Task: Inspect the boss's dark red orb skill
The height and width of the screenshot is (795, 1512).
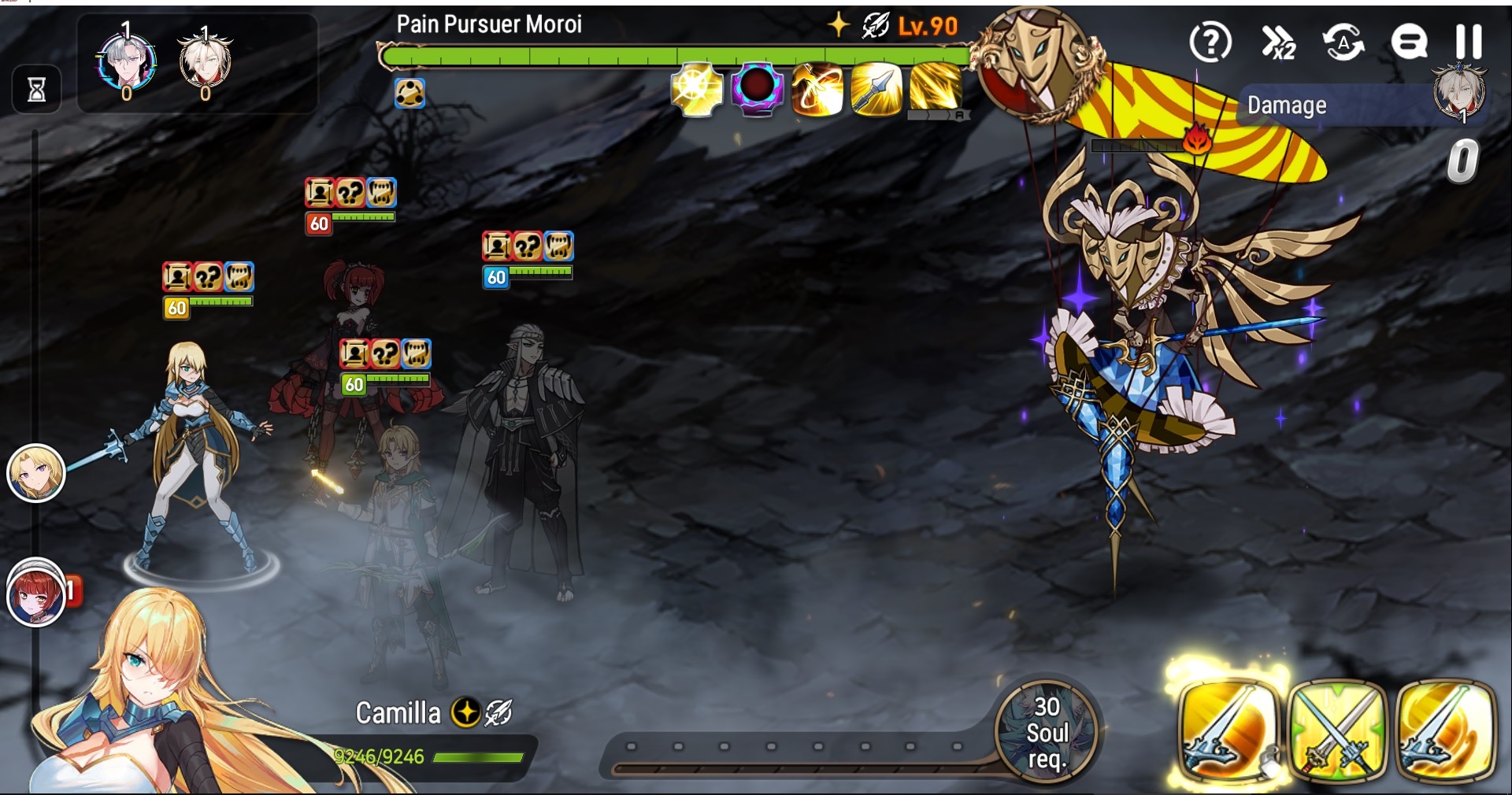Action: tap(757, 91)
